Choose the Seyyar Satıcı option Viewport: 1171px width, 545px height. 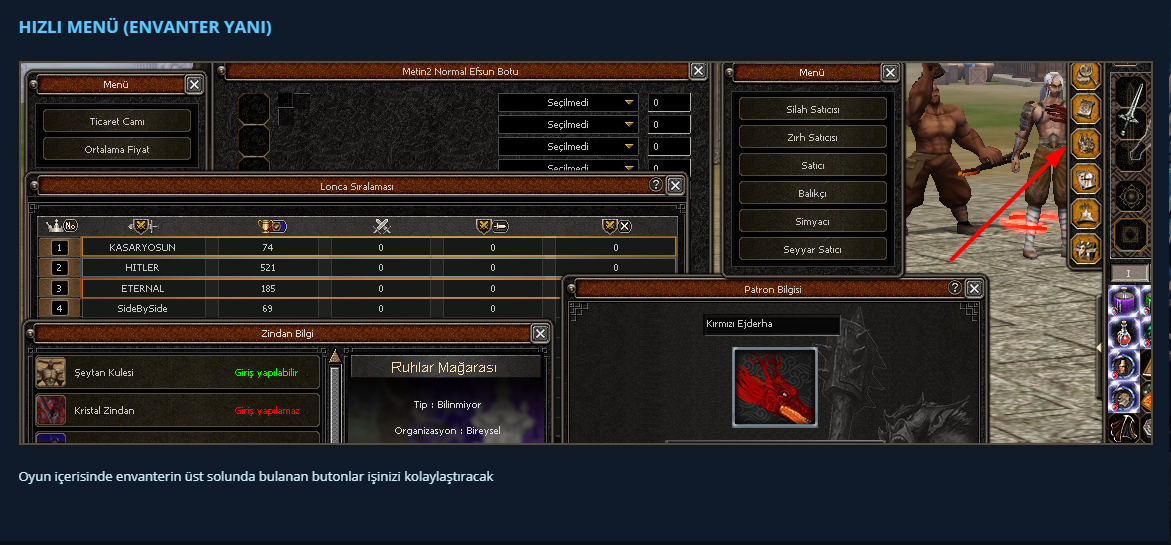pos(812,249)
